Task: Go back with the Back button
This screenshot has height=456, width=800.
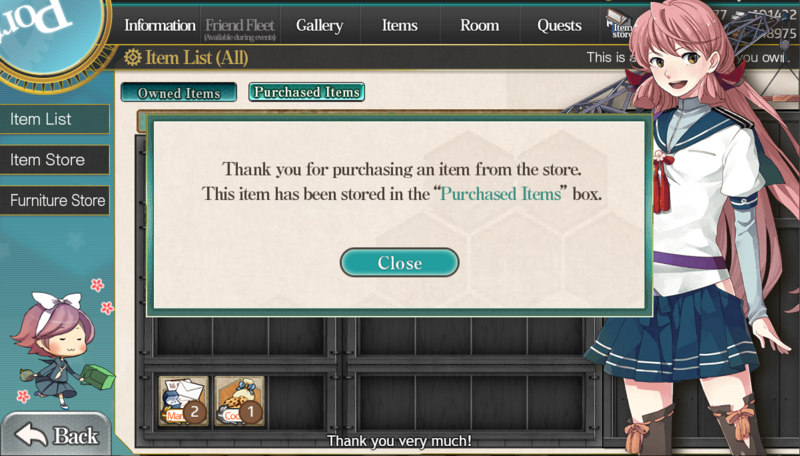Action: click(x=57, y=435)
